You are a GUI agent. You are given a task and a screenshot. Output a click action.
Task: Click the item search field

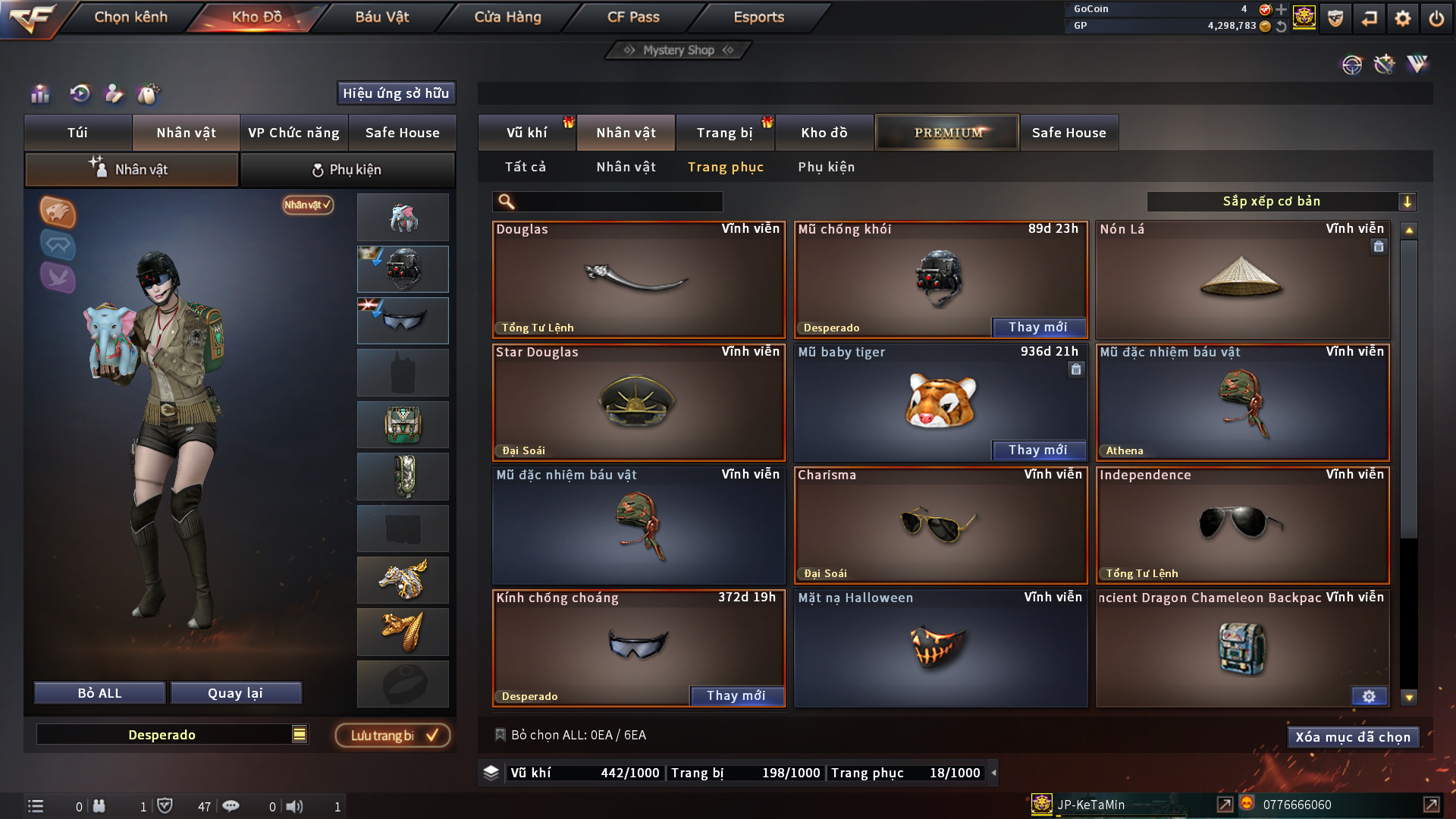618,202
